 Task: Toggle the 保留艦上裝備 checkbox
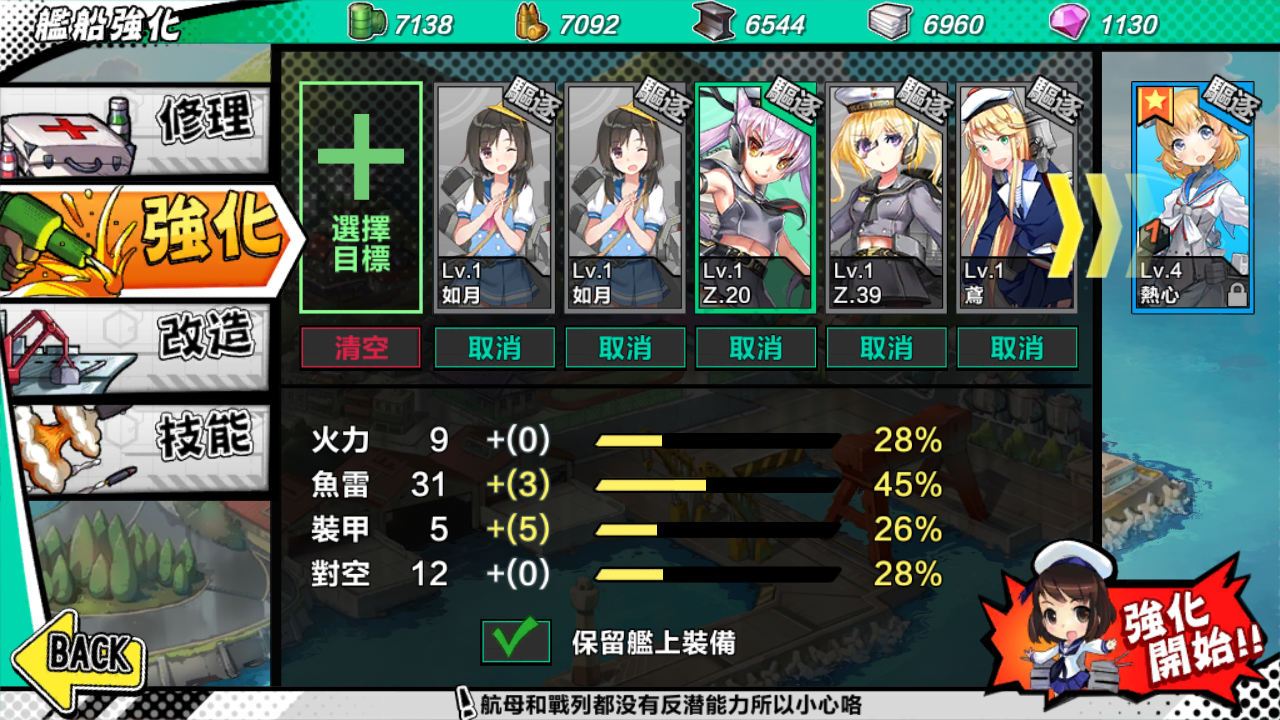516,641
